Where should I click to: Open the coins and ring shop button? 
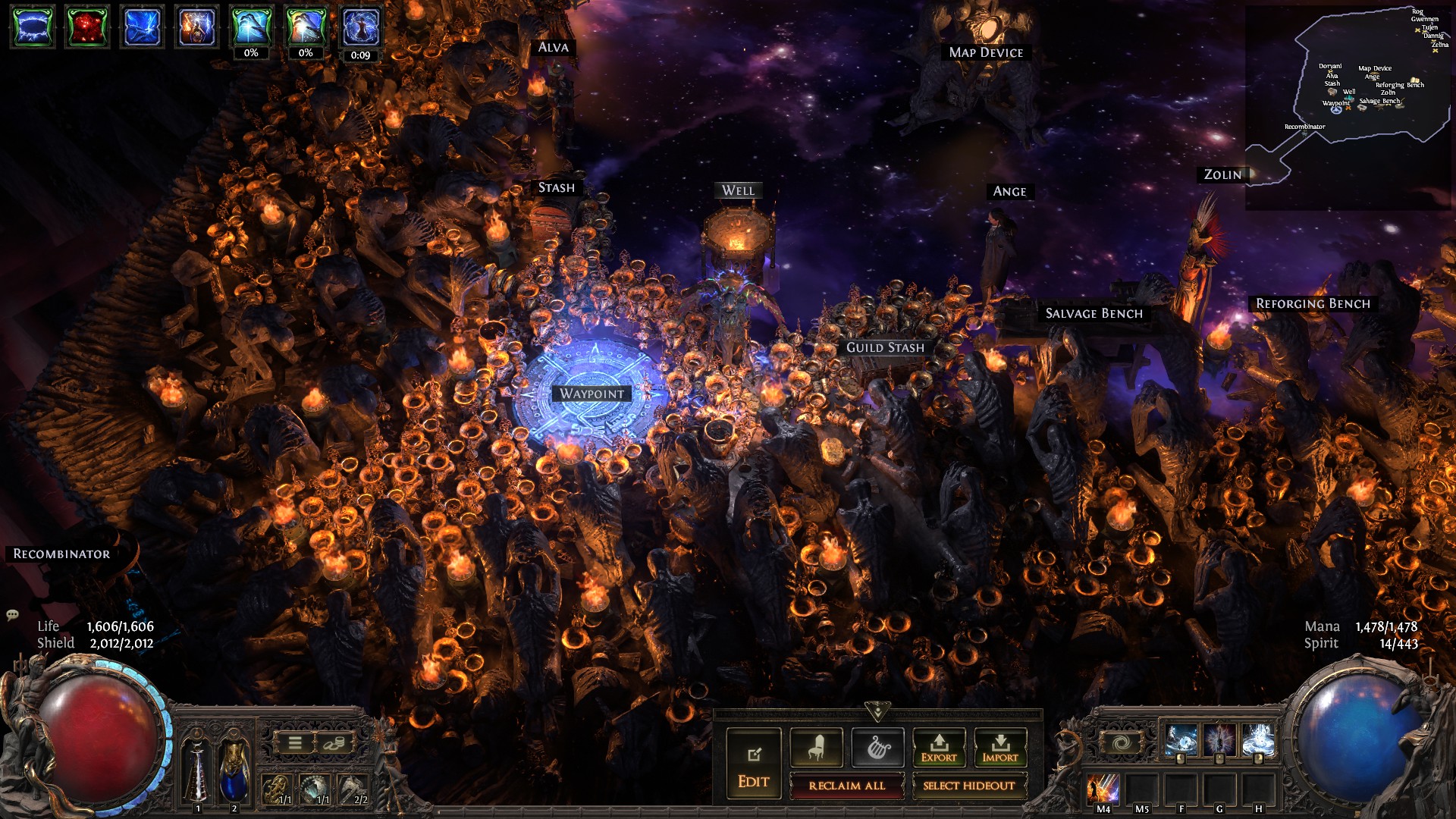tap(332, 743)
